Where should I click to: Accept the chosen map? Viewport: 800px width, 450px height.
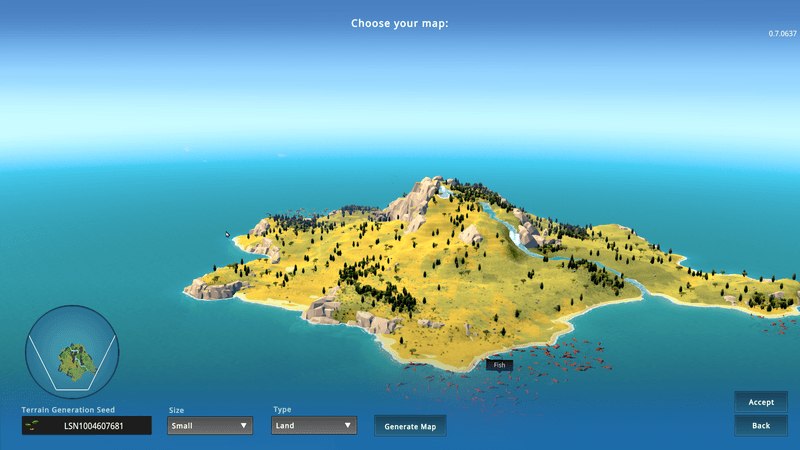tap(761, 402)
